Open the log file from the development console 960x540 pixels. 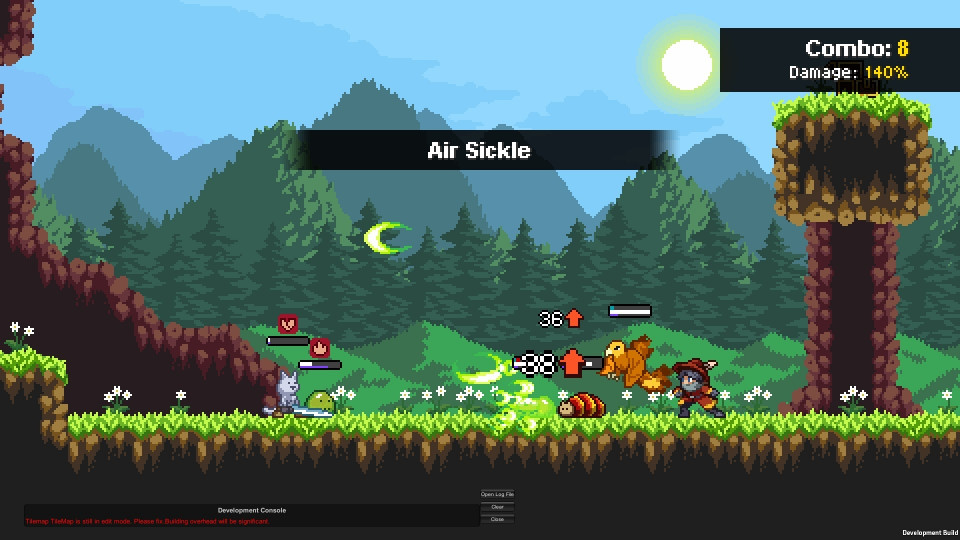(497, 495)
